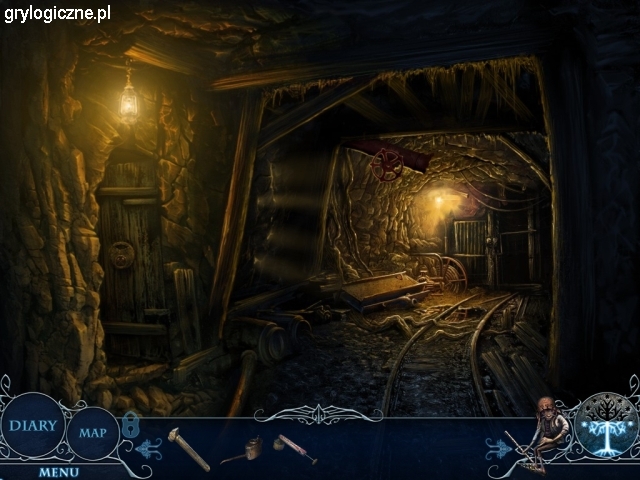Open the Diary

[33, 424]
